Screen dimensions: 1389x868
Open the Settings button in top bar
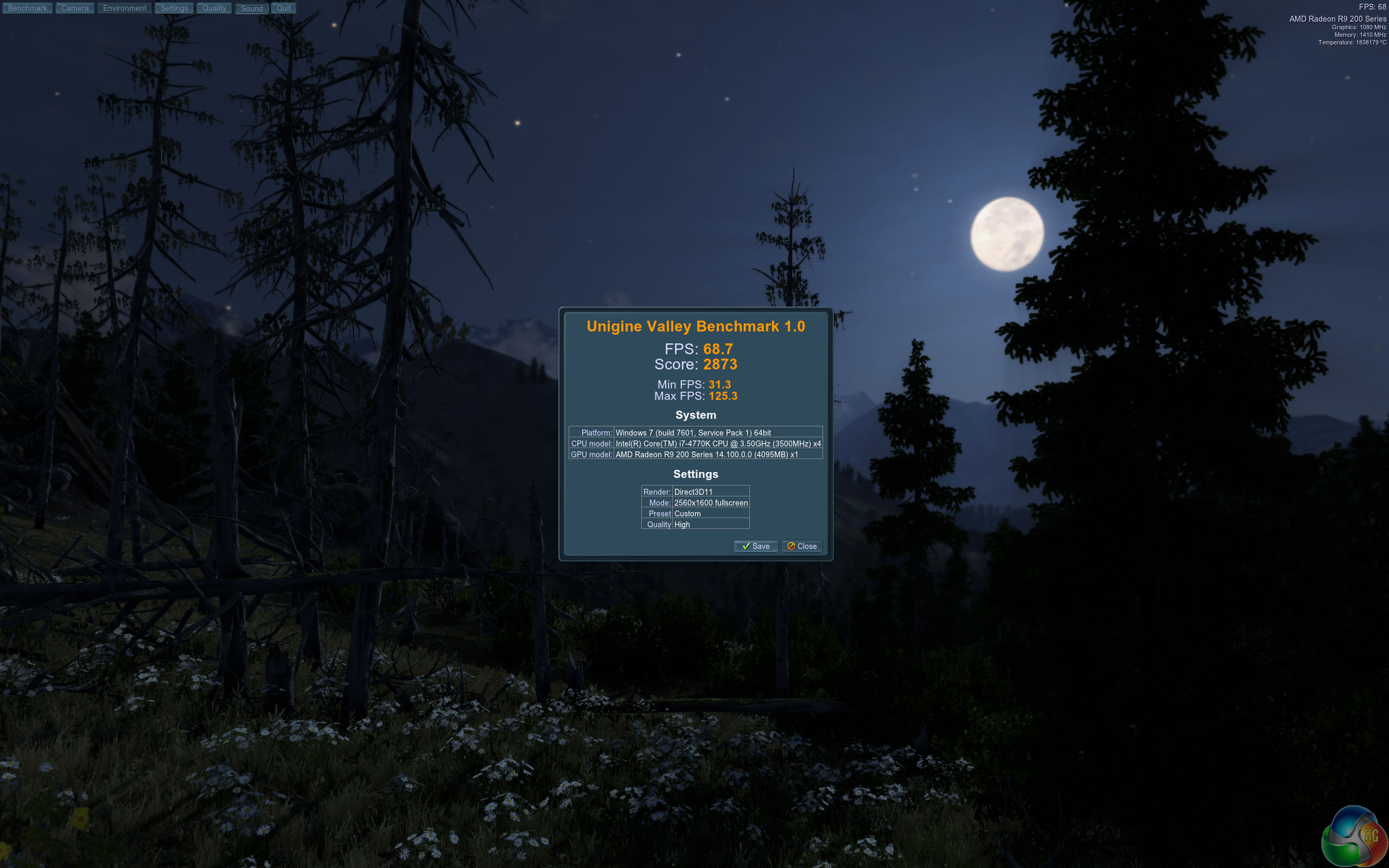point(174,8)
